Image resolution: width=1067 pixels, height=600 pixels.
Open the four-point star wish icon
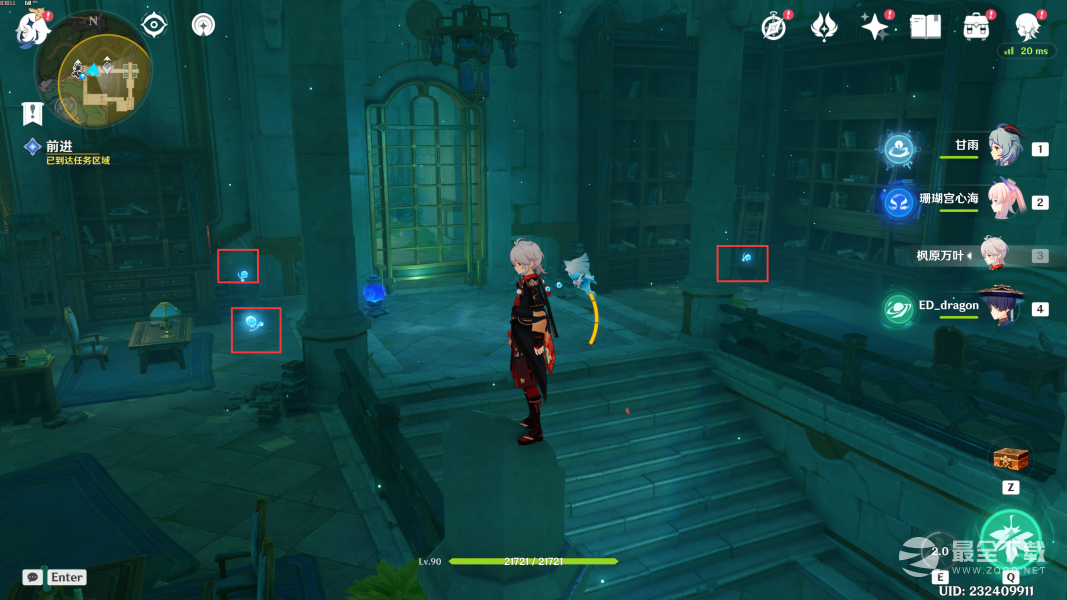point(875,27)
